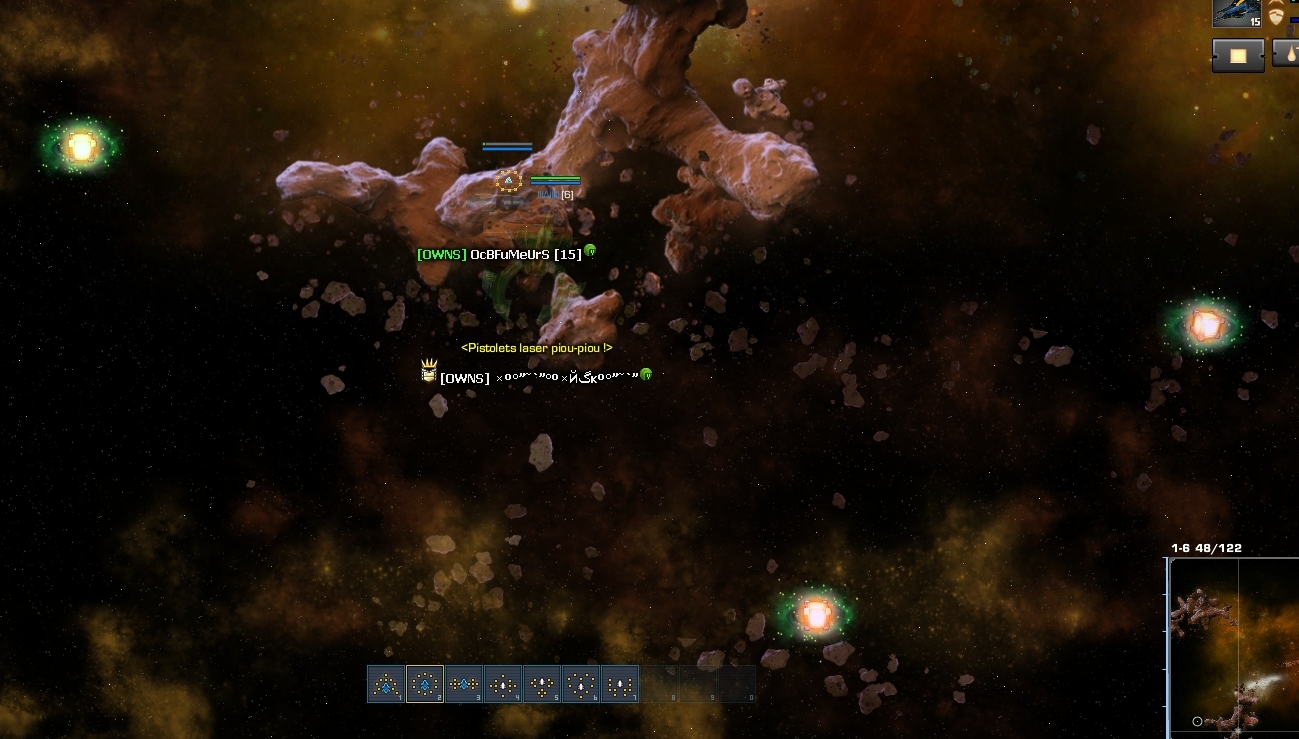The width and height of the screenshot is (1299, 739).
Task: Click the square icon menu button
Action: [1238, 55]
